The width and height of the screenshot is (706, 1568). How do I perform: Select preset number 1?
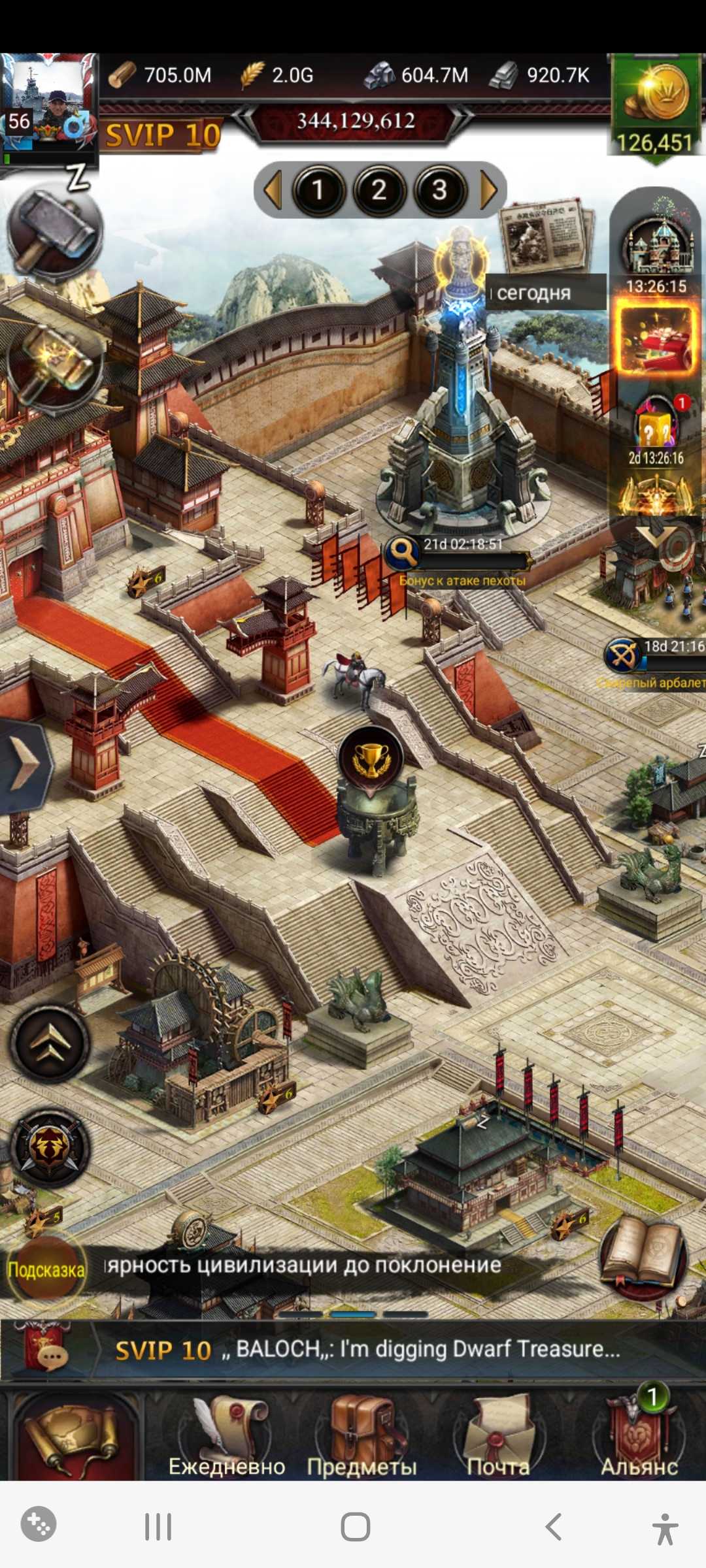pyautogui.click(x=318, y=190)
